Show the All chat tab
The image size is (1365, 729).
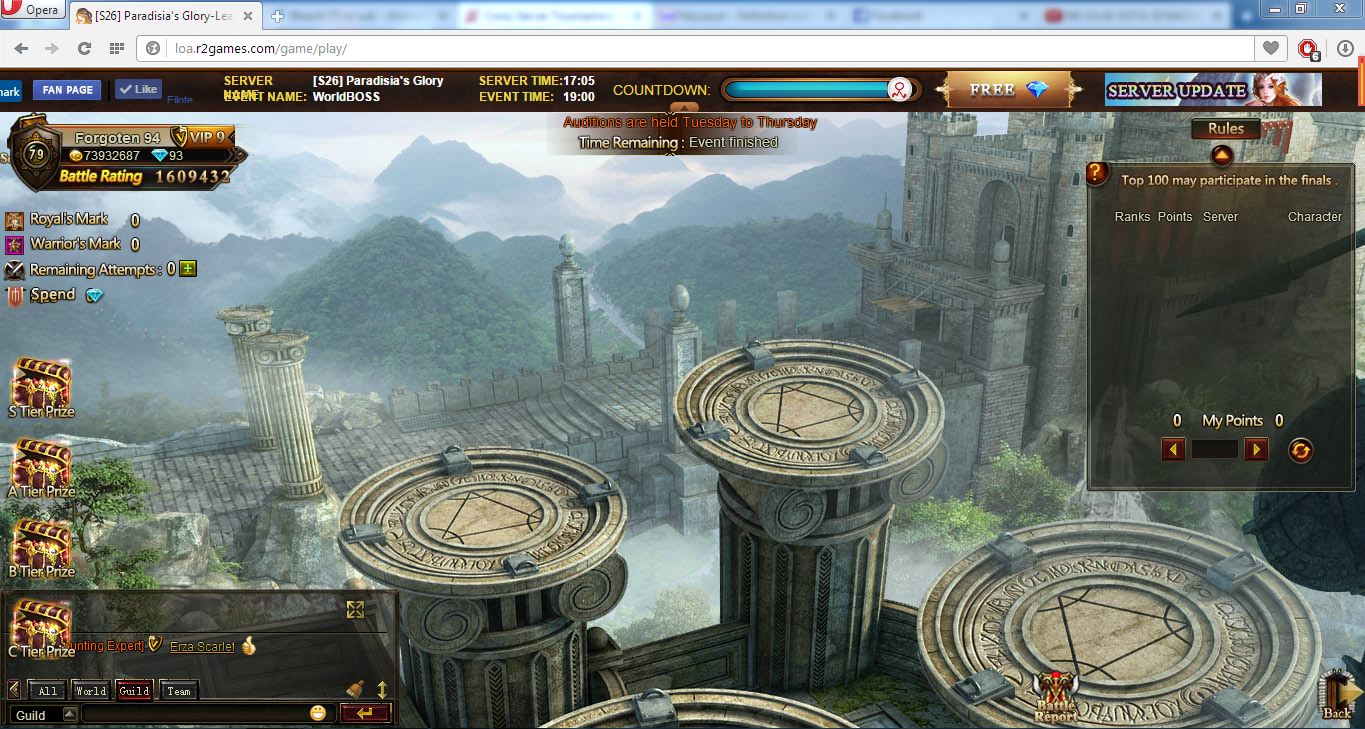pyautogui.click(x=47, y=691)
